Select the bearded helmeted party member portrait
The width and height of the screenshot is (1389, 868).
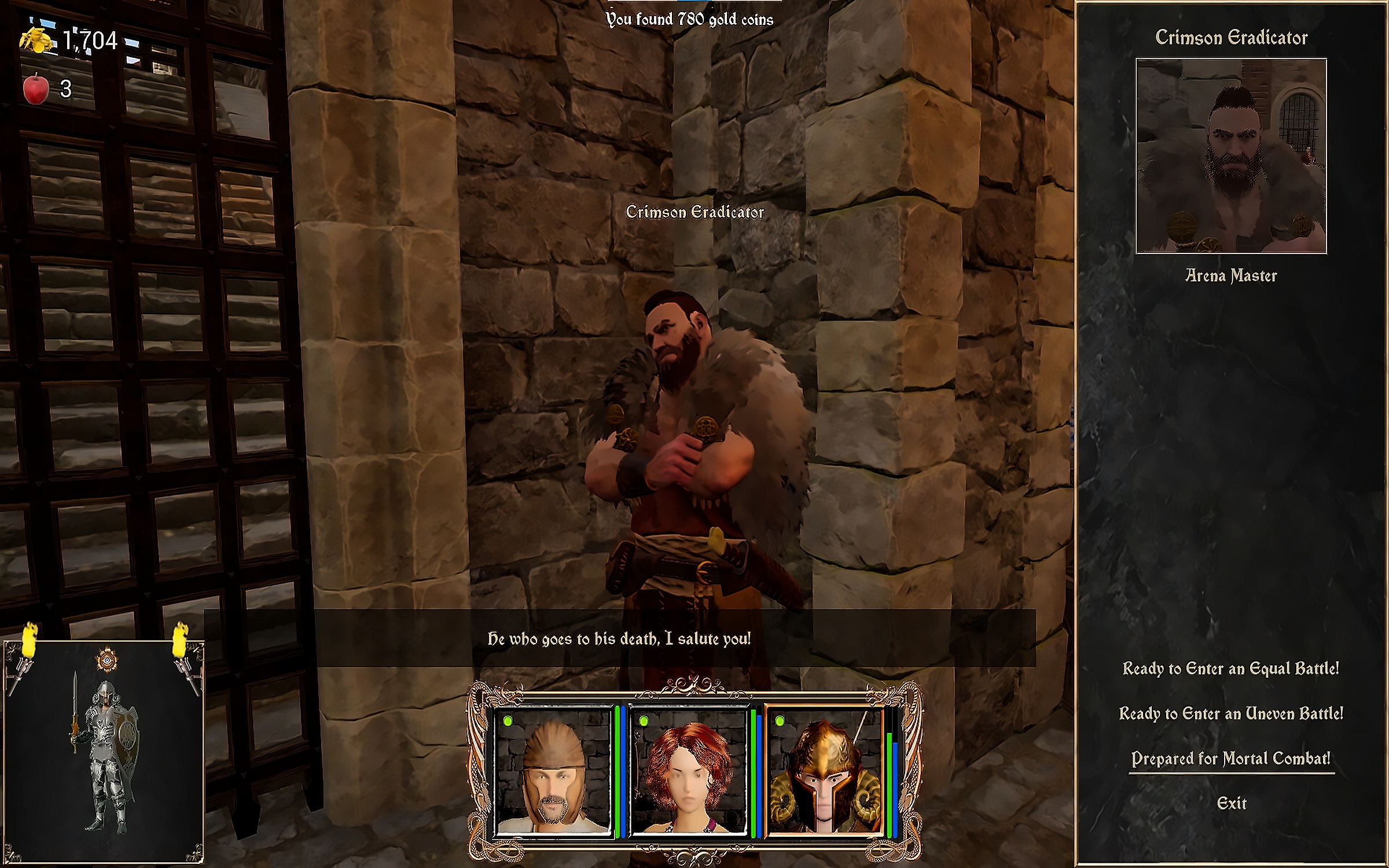[553, 772]
